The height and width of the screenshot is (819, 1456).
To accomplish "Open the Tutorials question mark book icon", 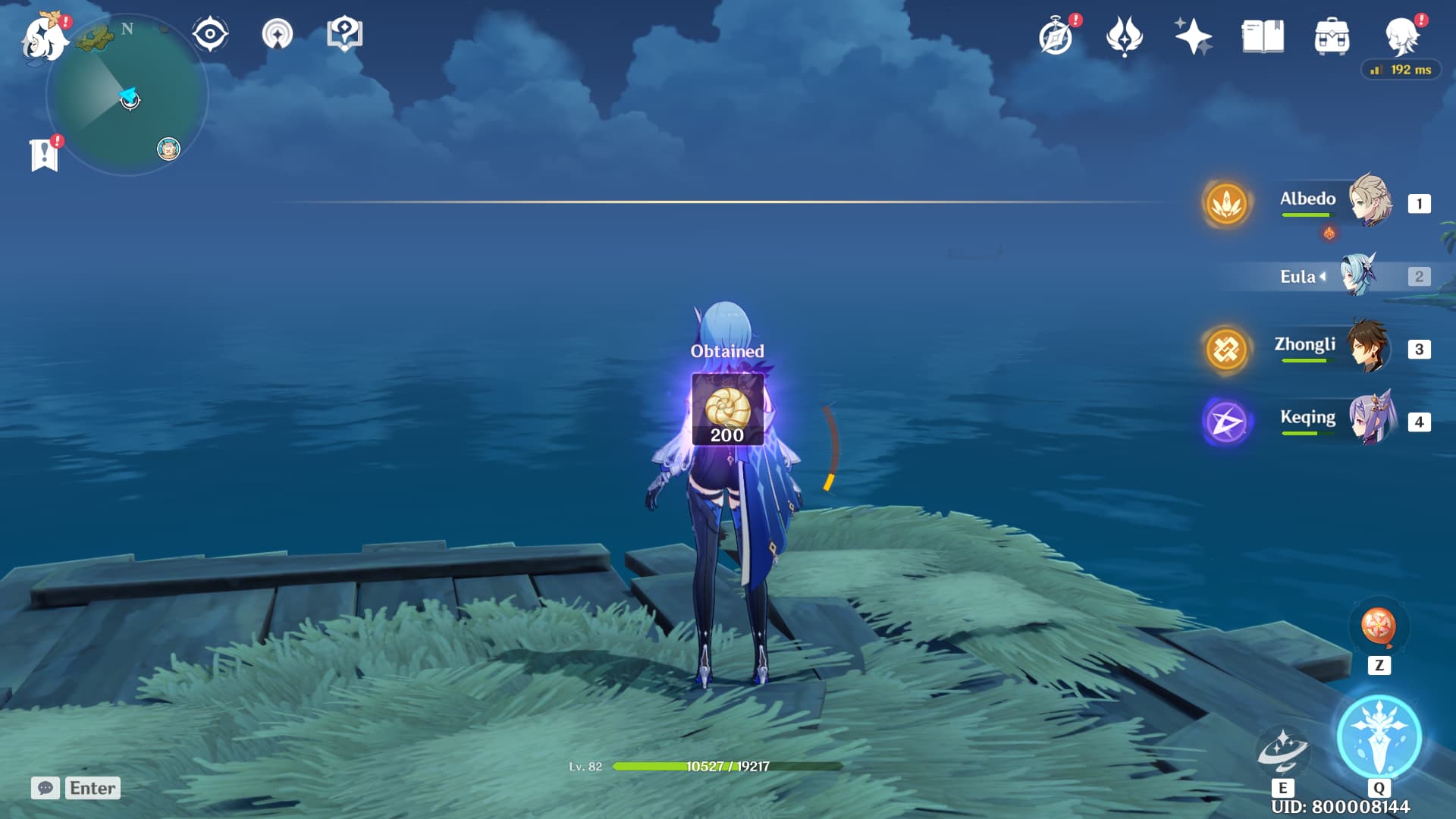I will (345, 32).
